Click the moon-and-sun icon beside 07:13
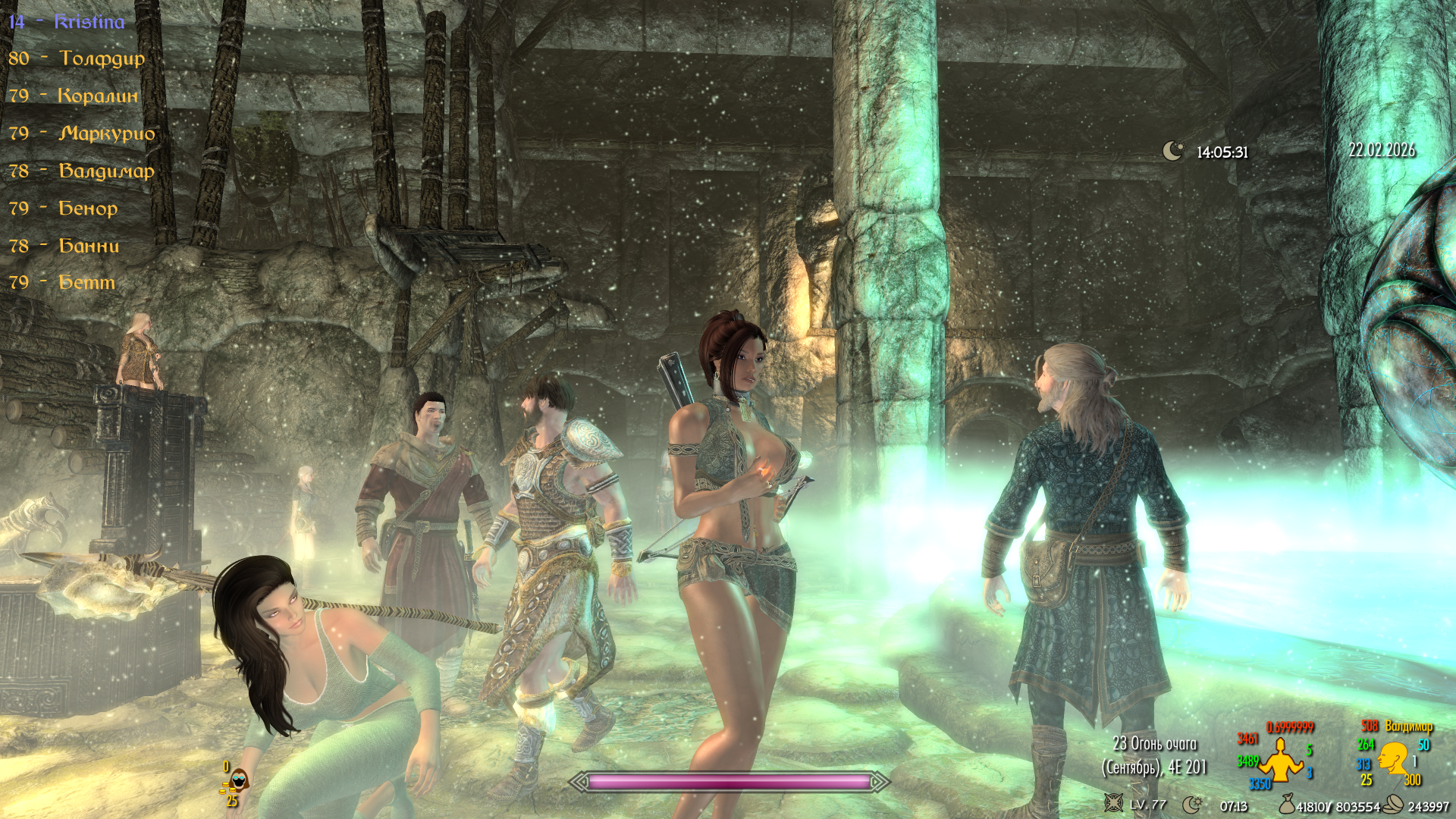 coord(1192,805)
